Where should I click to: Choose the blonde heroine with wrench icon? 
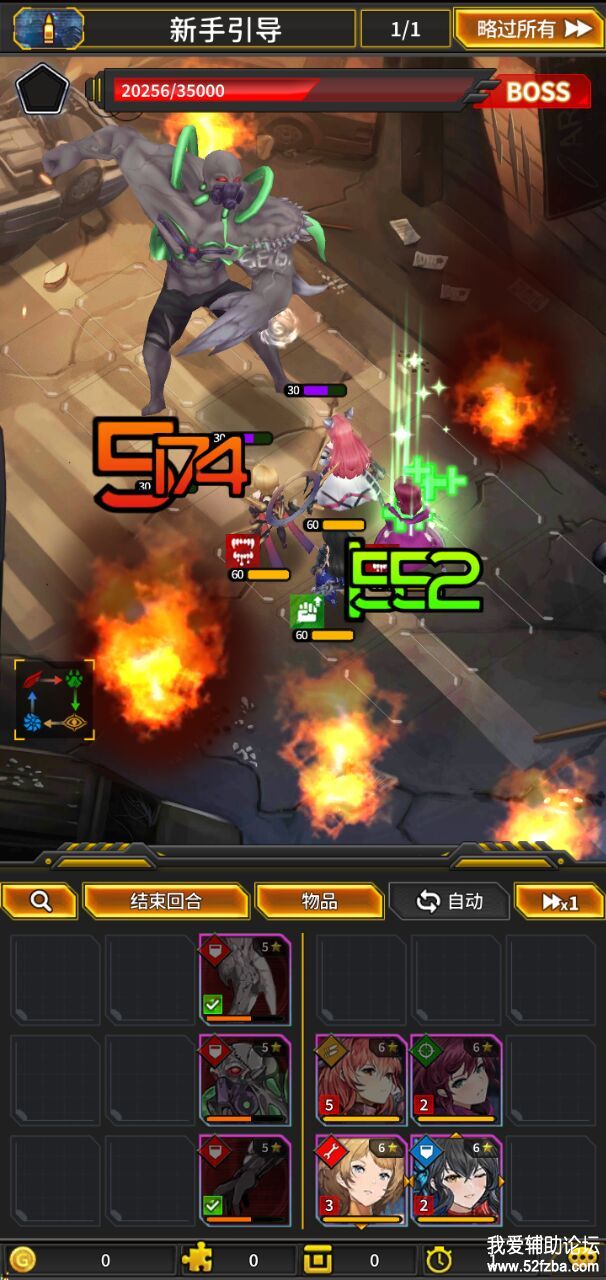tap(361, 1179)
